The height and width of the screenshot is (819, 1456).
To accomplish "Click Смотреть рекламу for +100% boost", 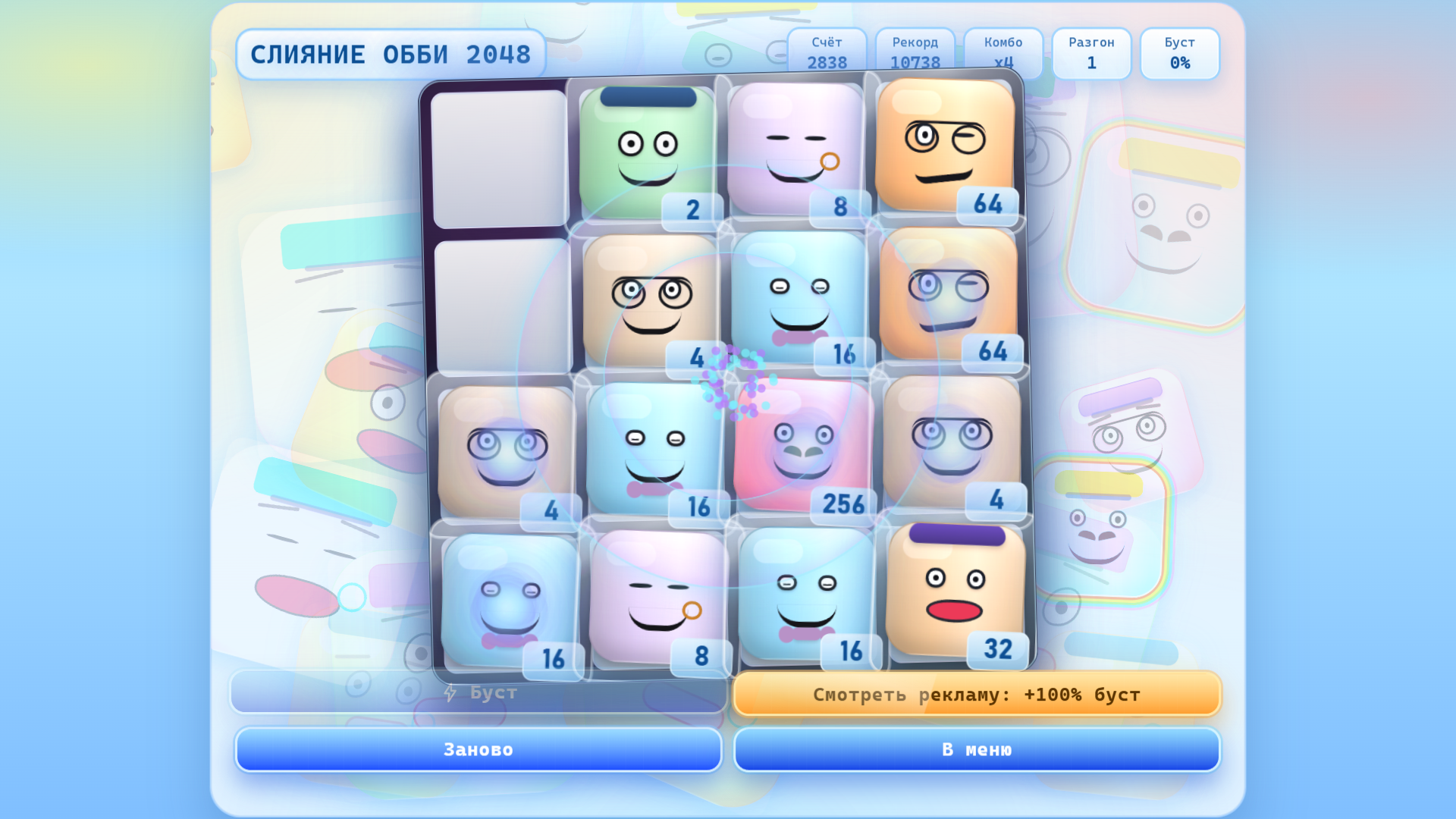I will [x=976, y=693].
